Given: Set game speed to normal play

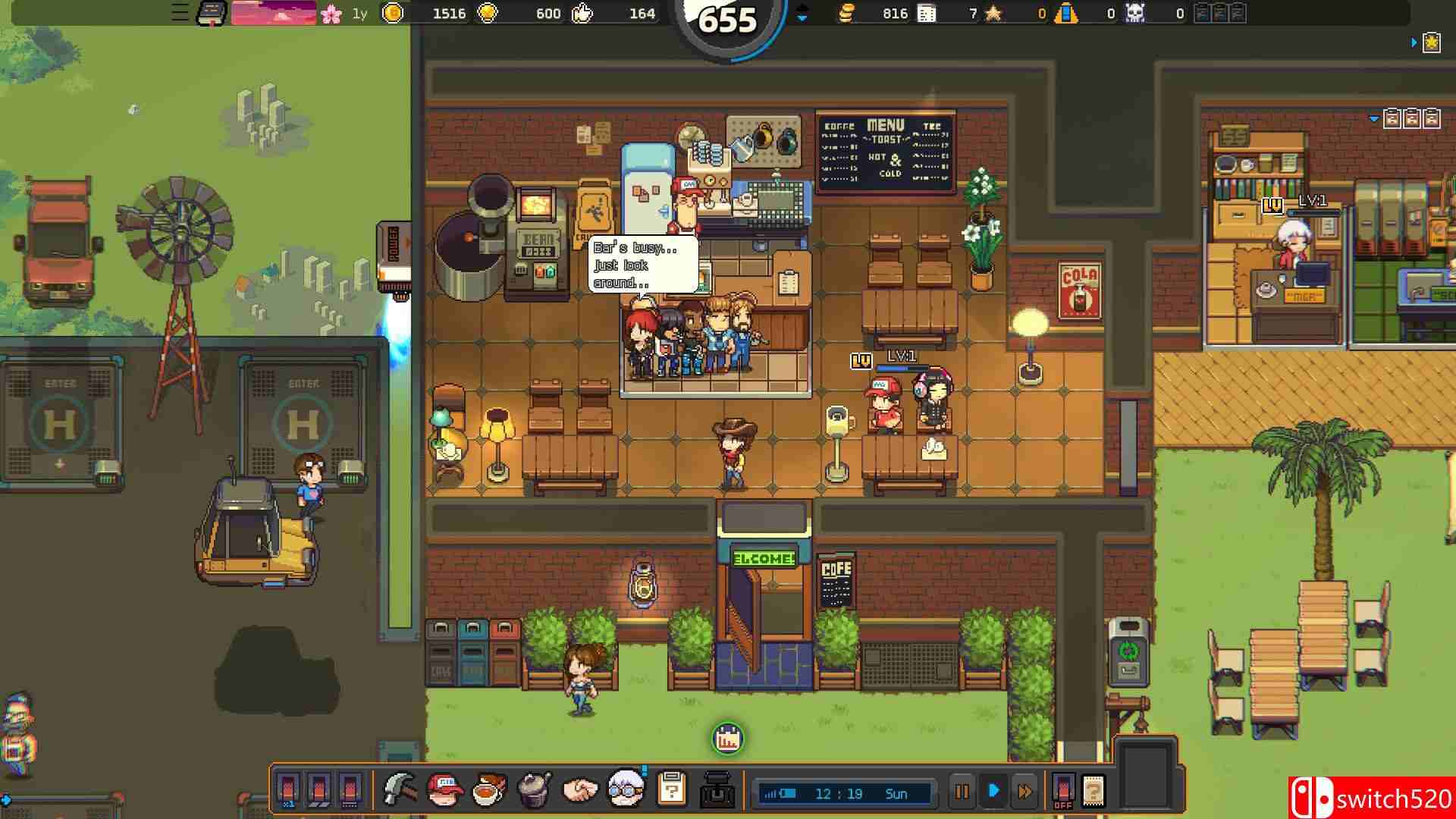Looking at the screenshot, I should 993,792.
